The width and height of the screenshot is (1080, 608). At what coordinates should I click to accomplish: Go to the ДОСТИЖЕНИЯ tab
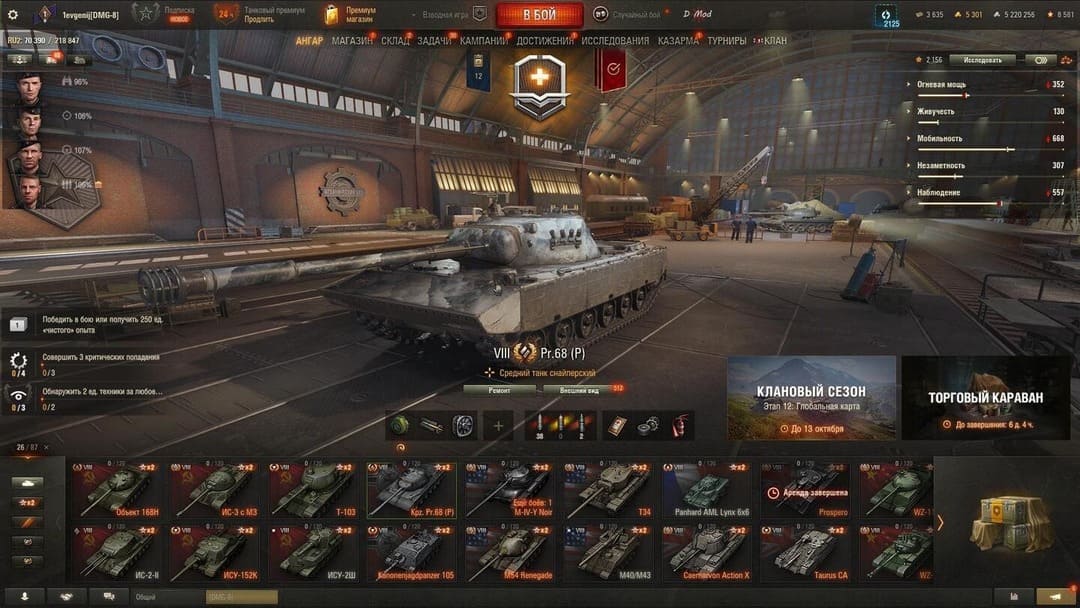tap(545, 41)
